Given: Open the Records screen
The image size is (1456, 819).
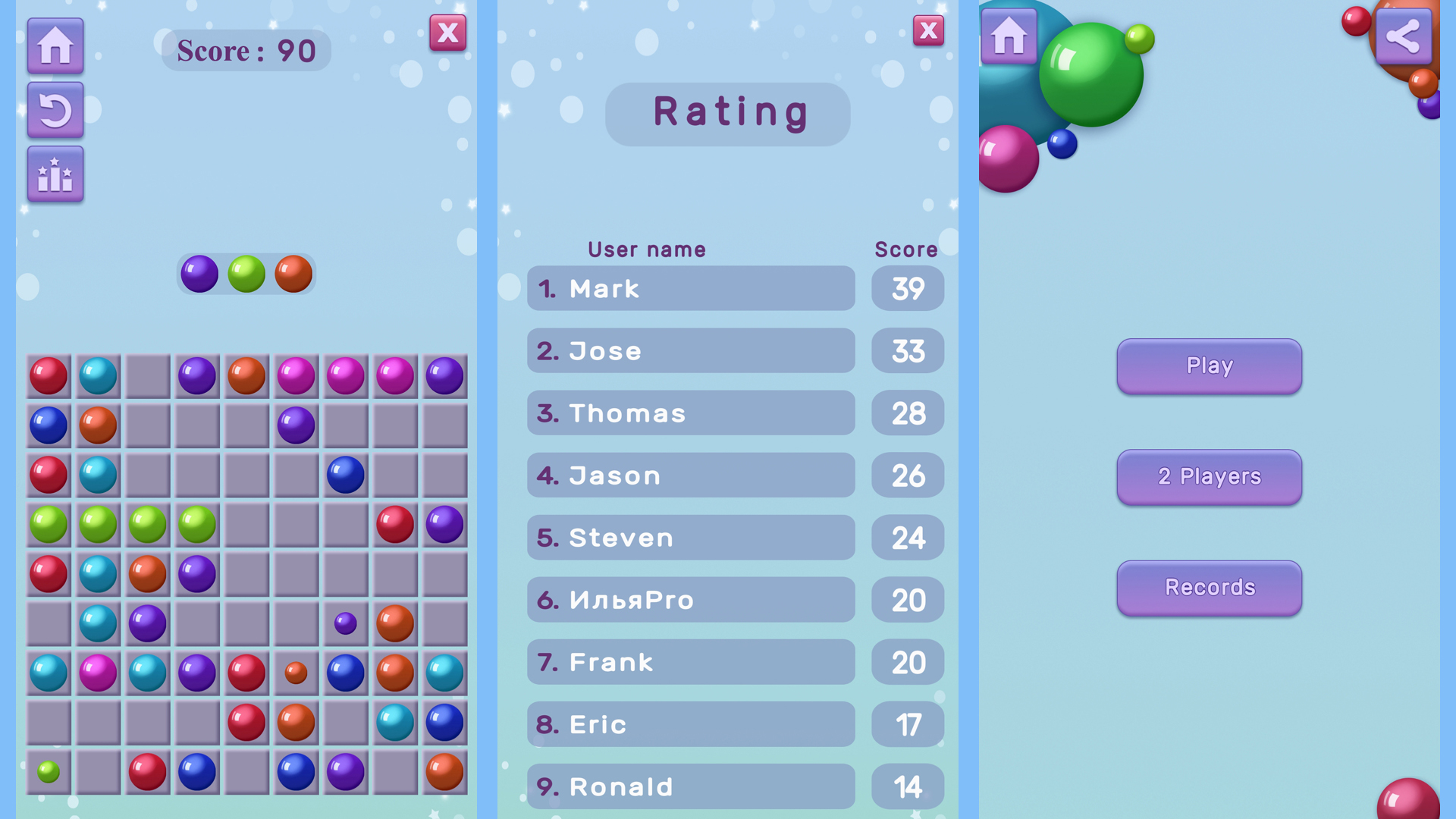Looking at the screenshot, I should tap(1209, 588).
